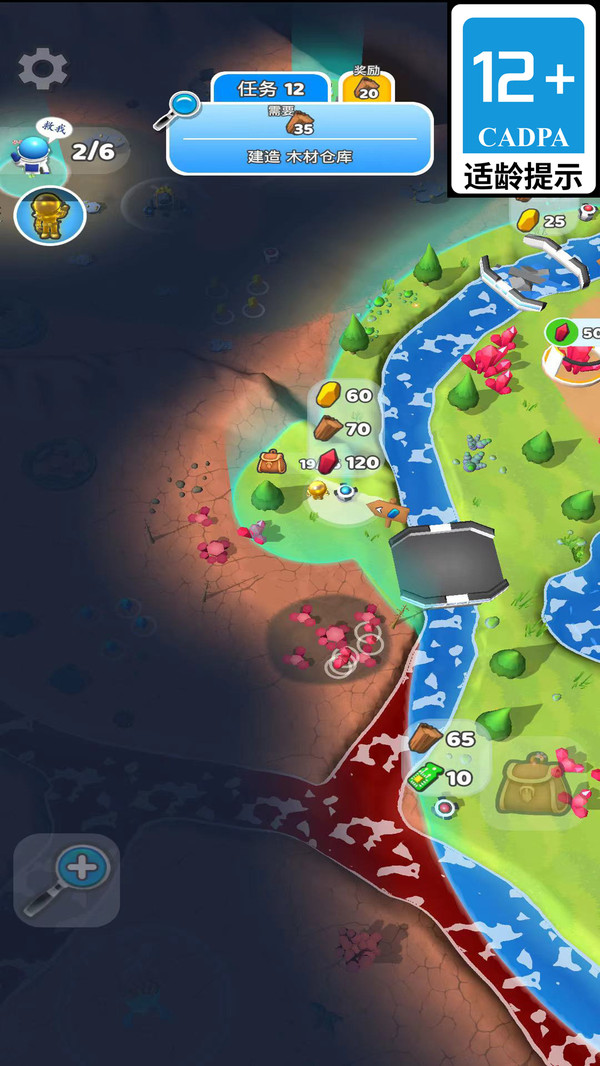The height and width of the screenshot is (1066, 600).
Task: View the CADPA 12+ age rating notice
Action: tap(524, 99)
